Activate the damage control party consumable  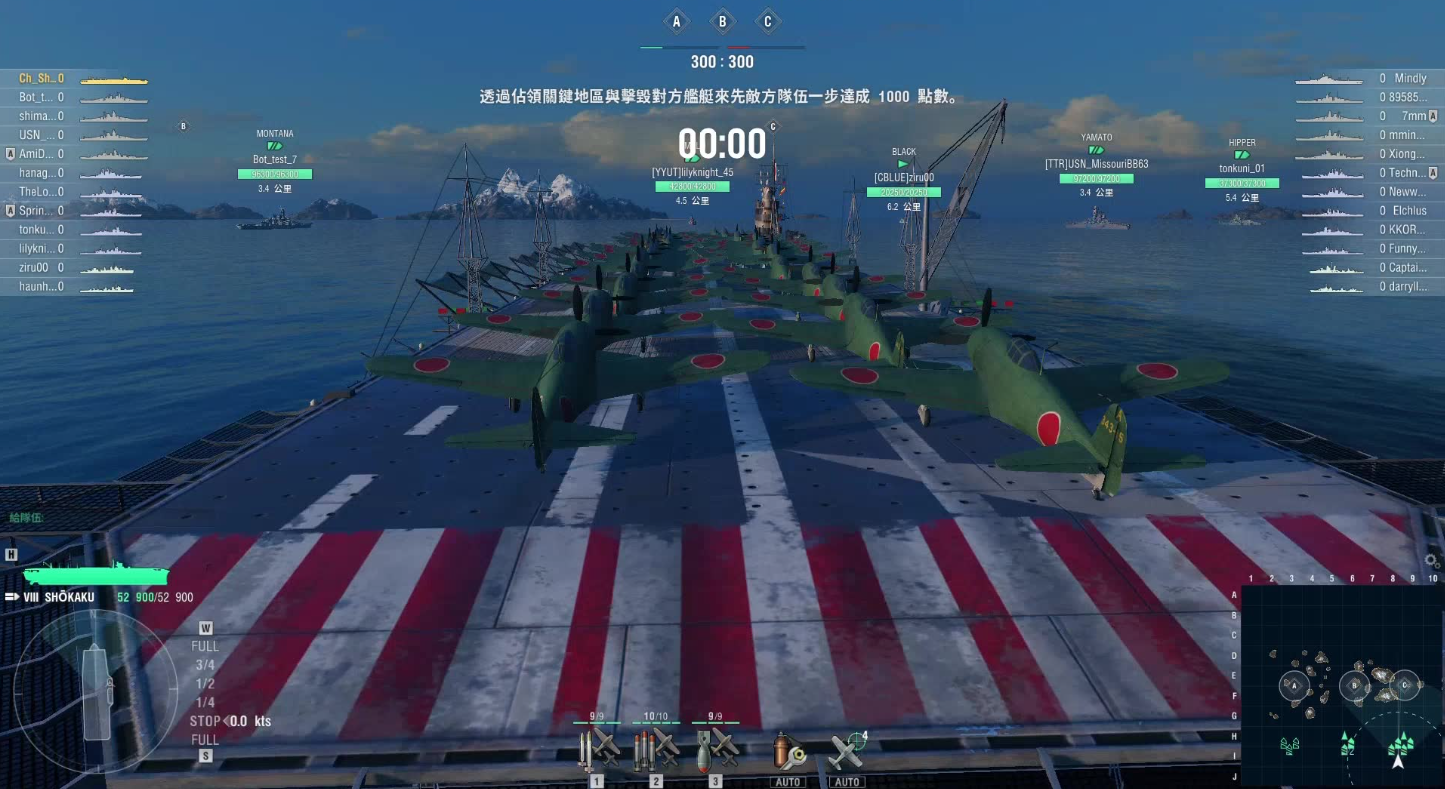point(790,752)
